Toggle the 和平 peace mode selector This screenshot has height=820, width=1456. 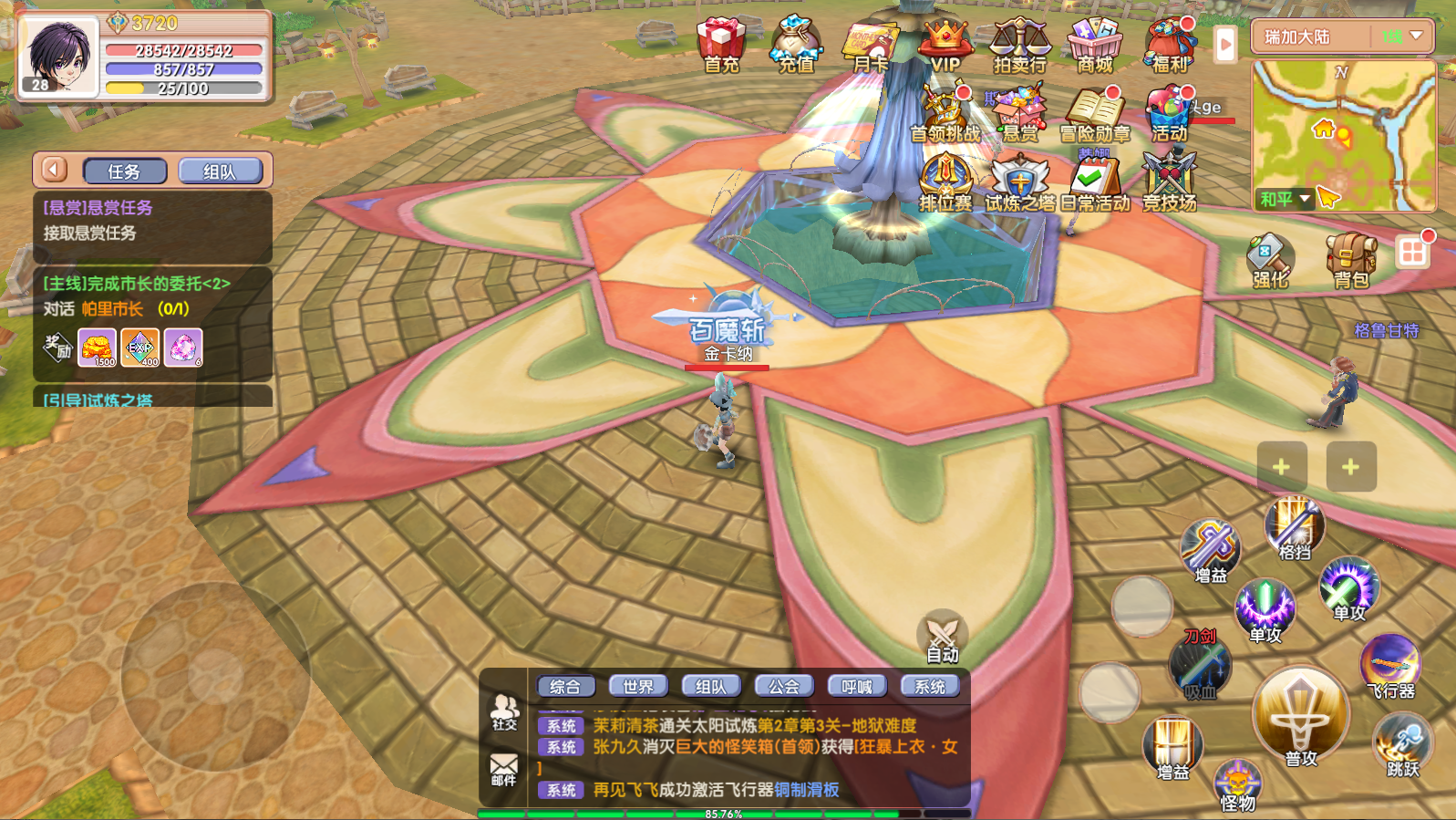point(1285,199)
